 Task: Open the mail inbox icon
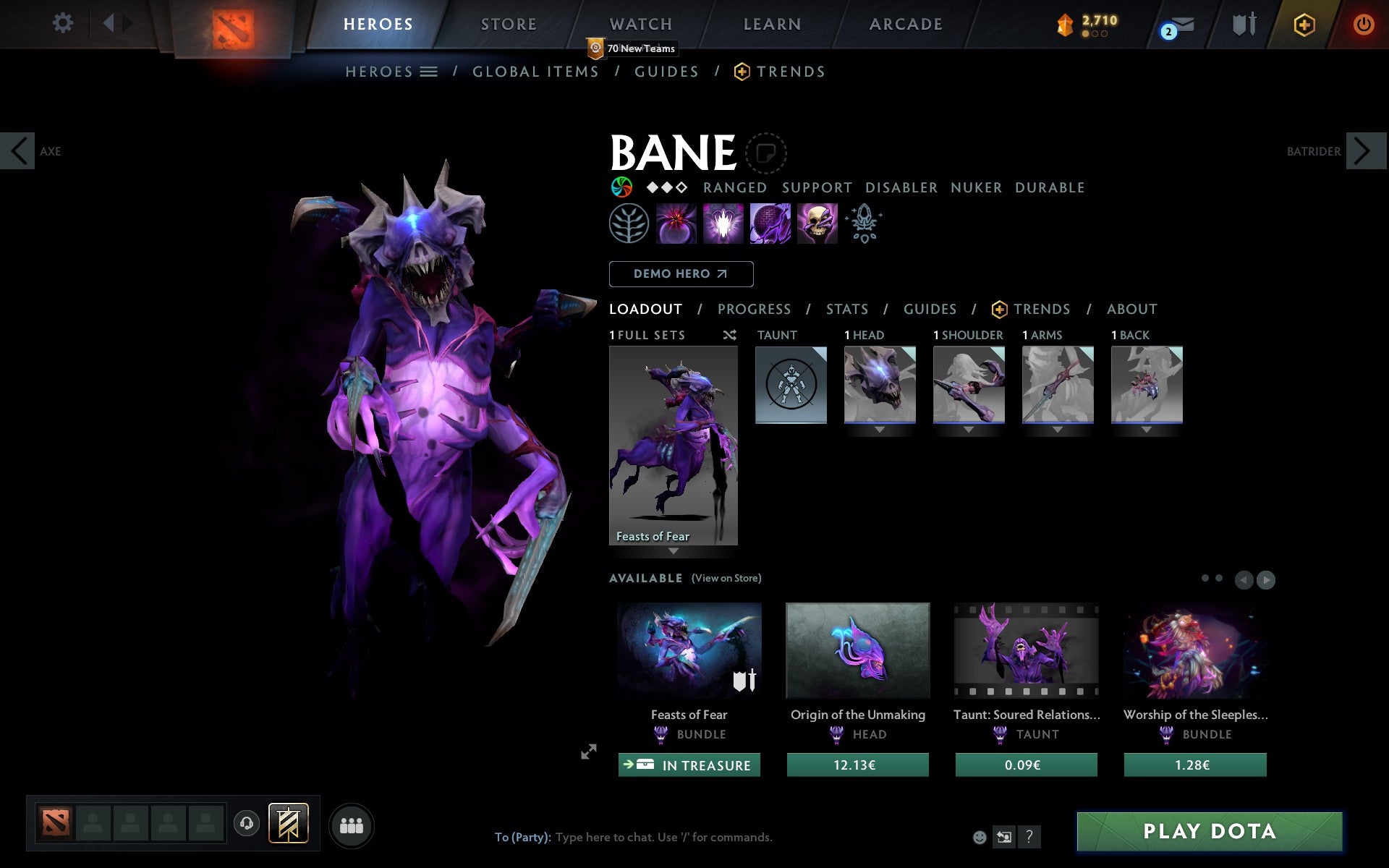pyautogui.click(x=1178, y=25)
